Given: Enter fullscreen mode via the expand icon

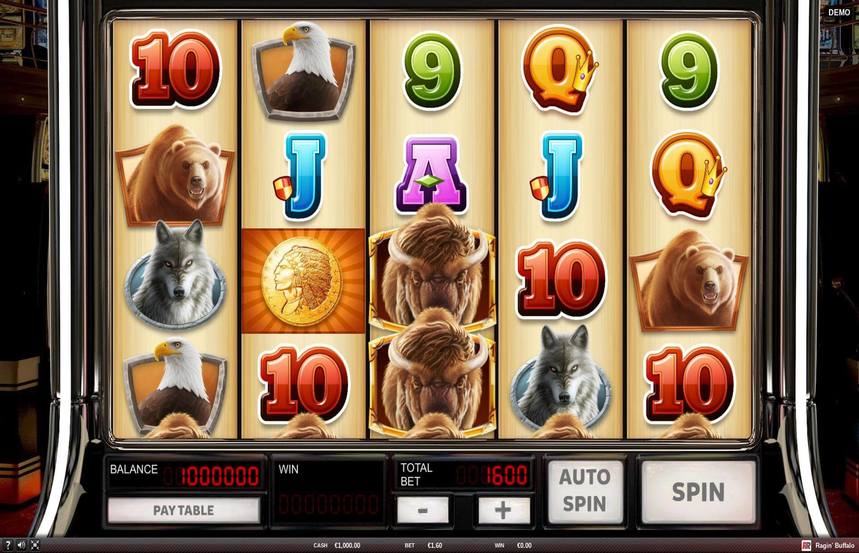Looking at the screenshot, I should [35, 545].
